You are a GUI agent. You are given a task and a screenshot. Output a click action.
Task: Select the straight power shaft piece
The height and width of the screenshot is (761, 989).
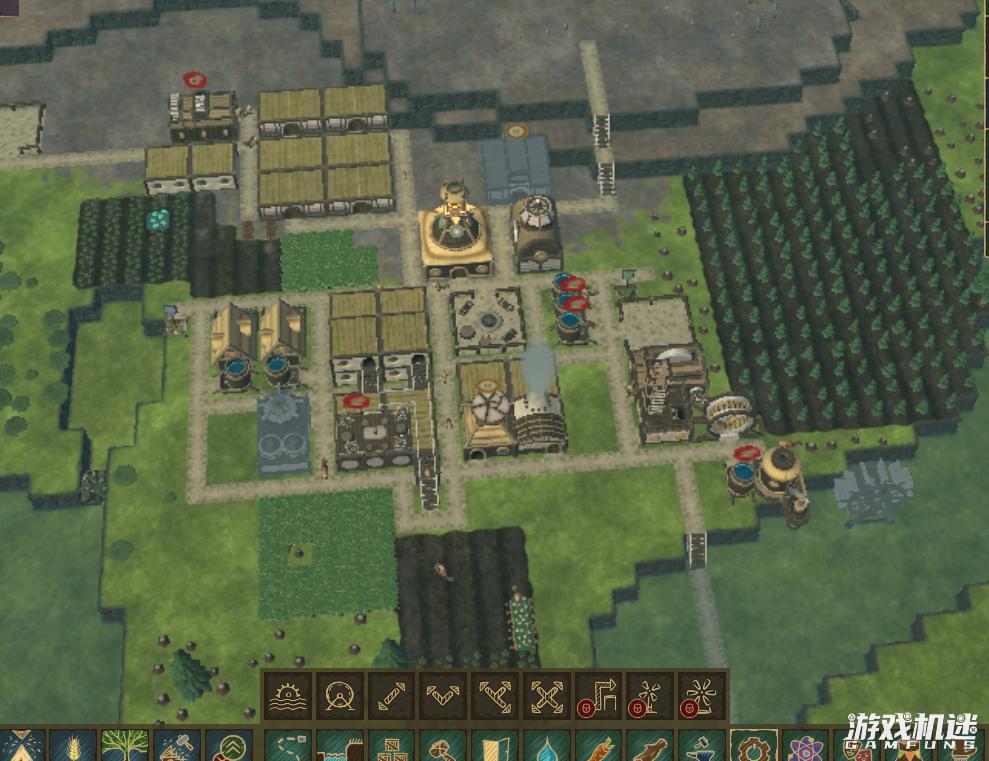pos(391,696)
